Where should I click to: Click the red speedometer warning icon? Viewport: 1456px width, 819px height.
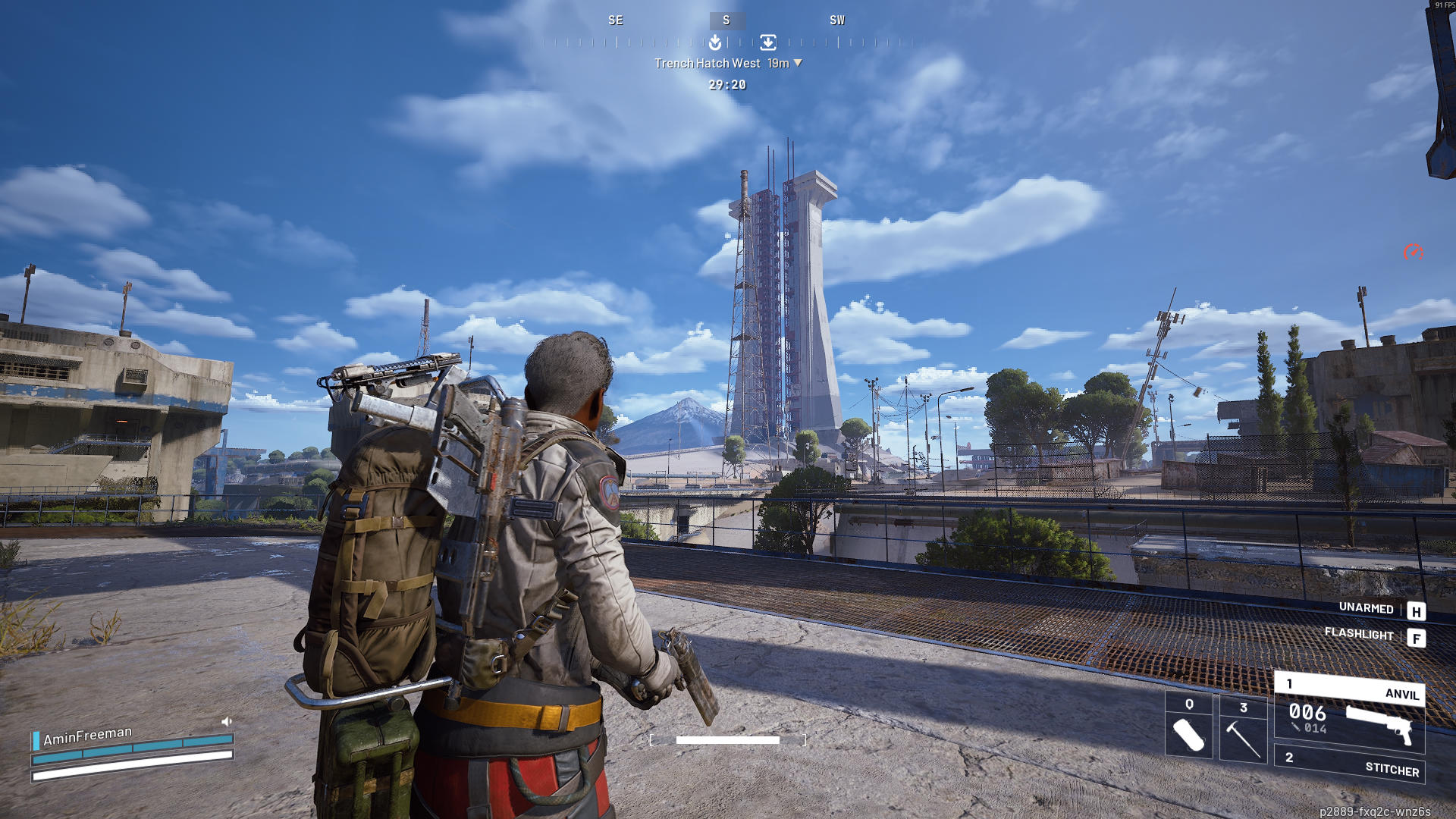[x=1413, y=252]
